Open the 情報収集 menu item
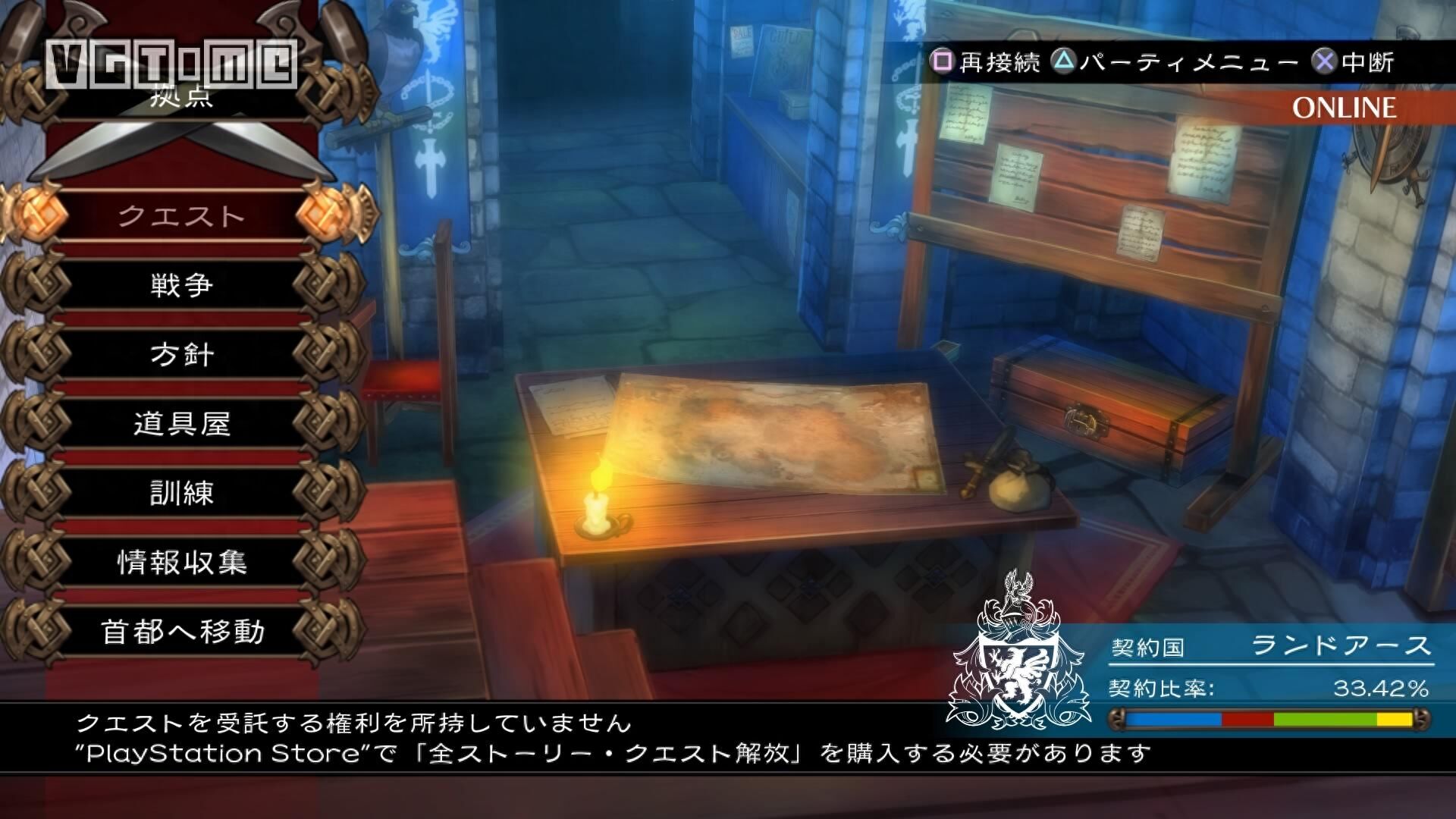This screenshot has width=1456, height=819. 184,563
